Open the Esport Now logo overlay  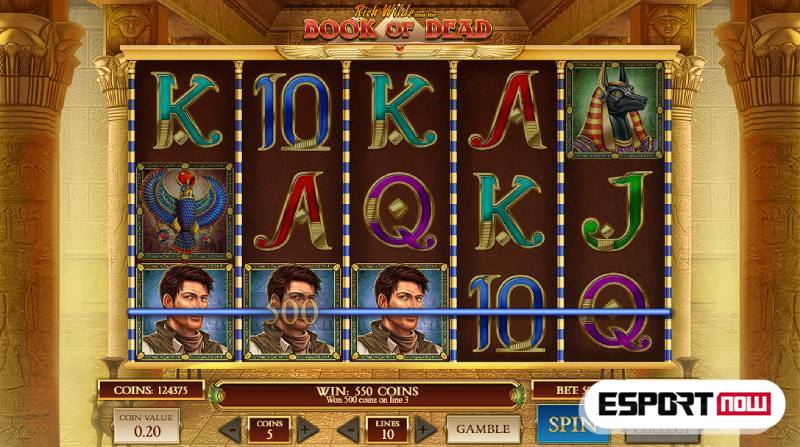[x=684, y=404]
